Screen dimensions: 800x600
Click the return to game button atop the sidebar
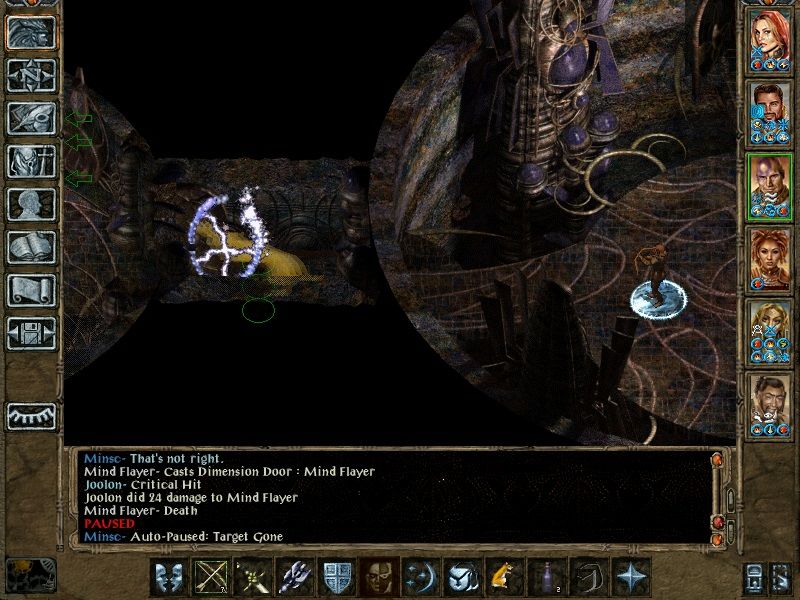32,32
